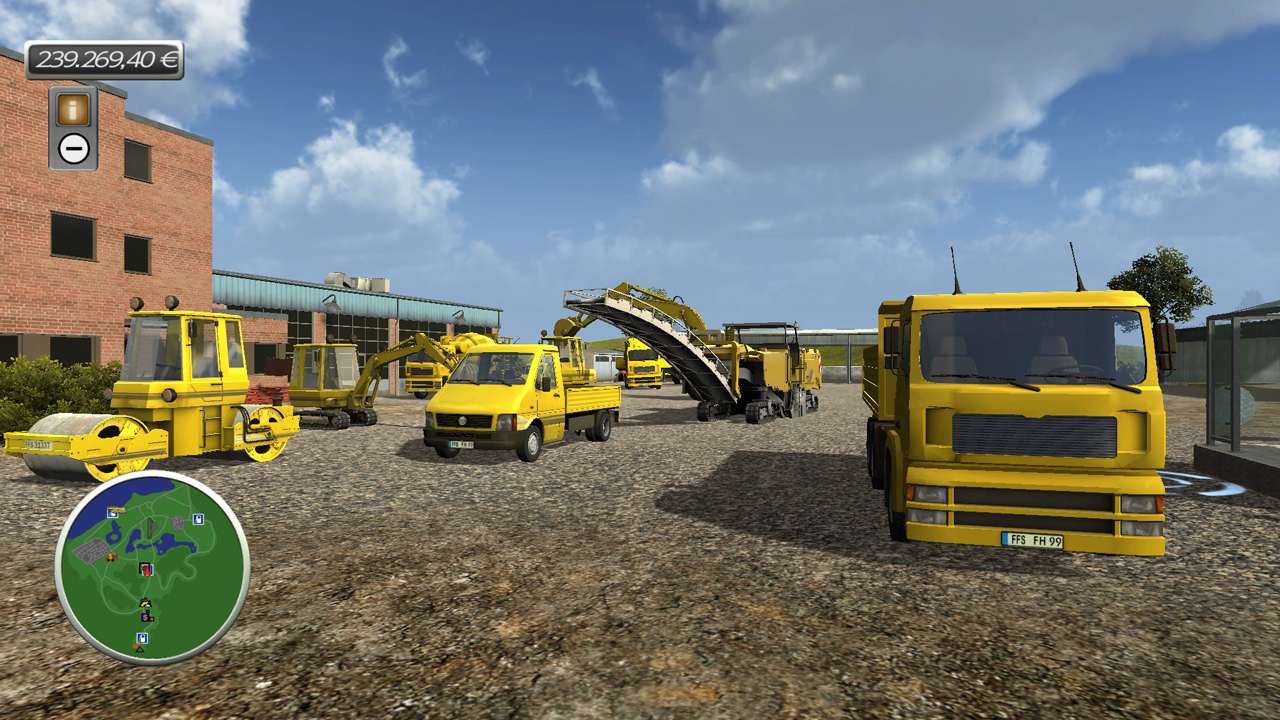This screenshot has height=720, width=1280.
Task: Click the pink S marker on the minimap
Action: pos(145,617)
